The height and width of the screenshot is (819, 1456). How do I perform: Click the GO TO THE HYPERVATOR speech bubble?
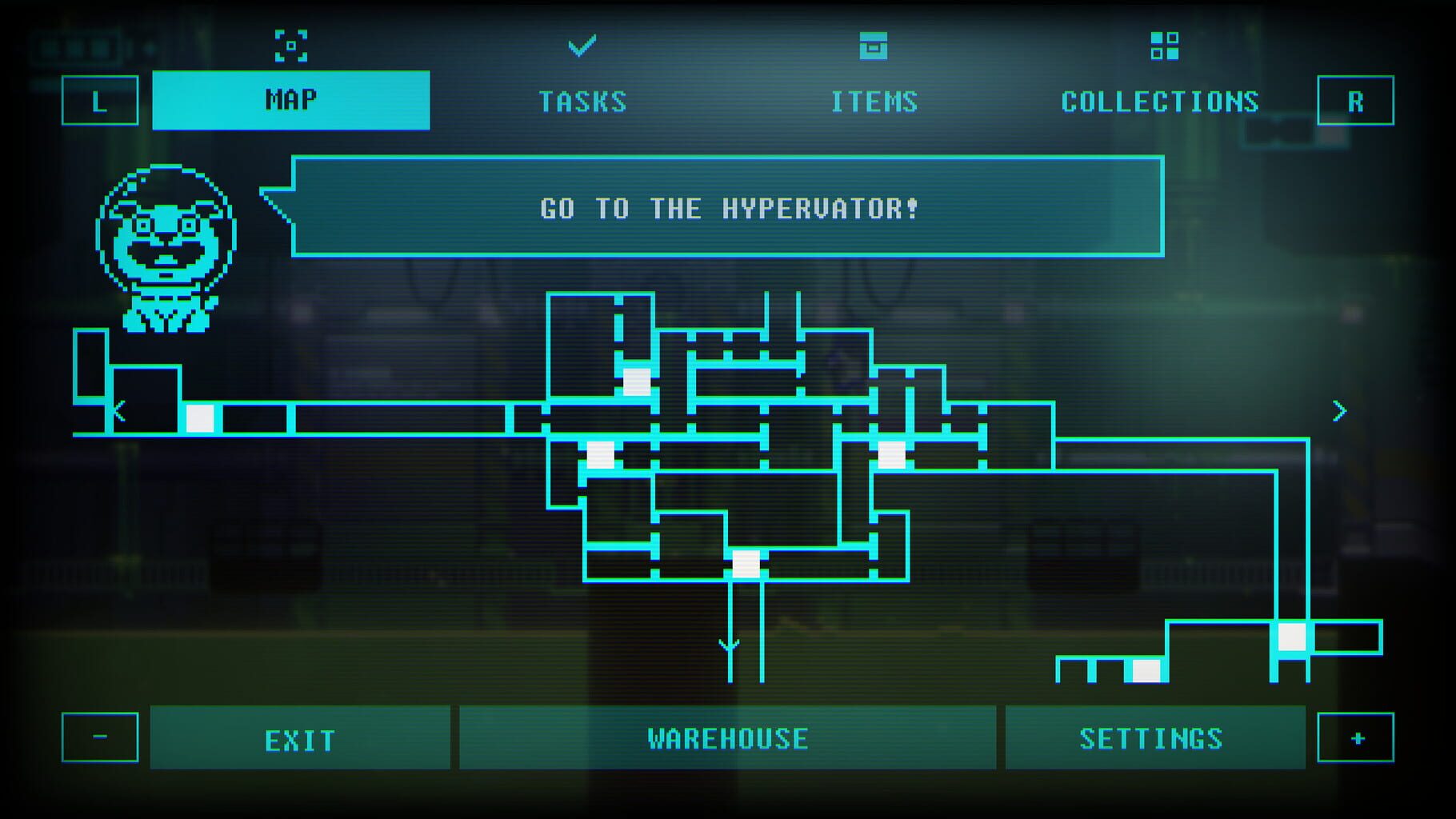click(x=726, y=210)
